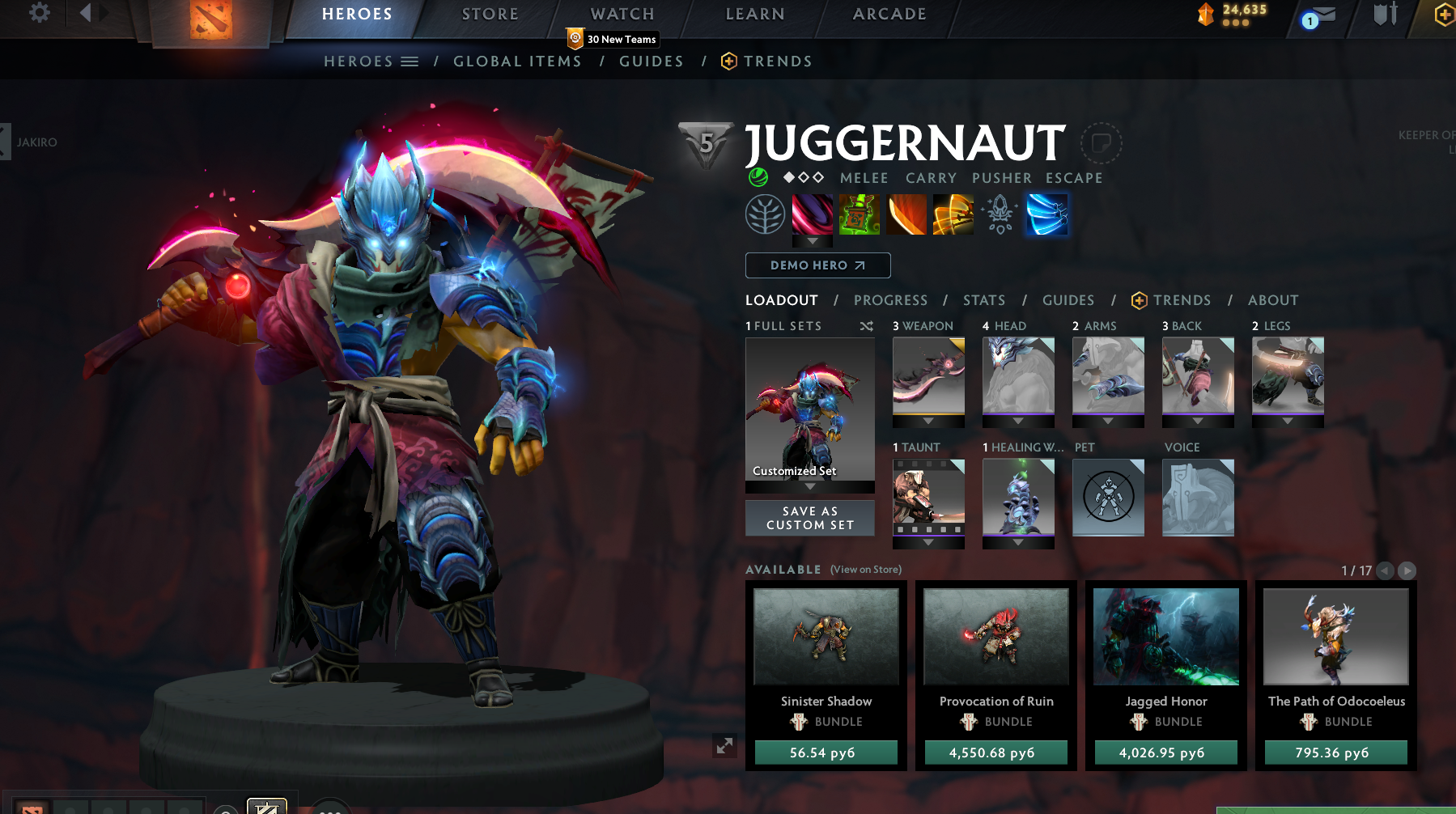1456x814 pixels.
Task: Select the blue Swiftslash ability icon
Action: [1047, 214]
